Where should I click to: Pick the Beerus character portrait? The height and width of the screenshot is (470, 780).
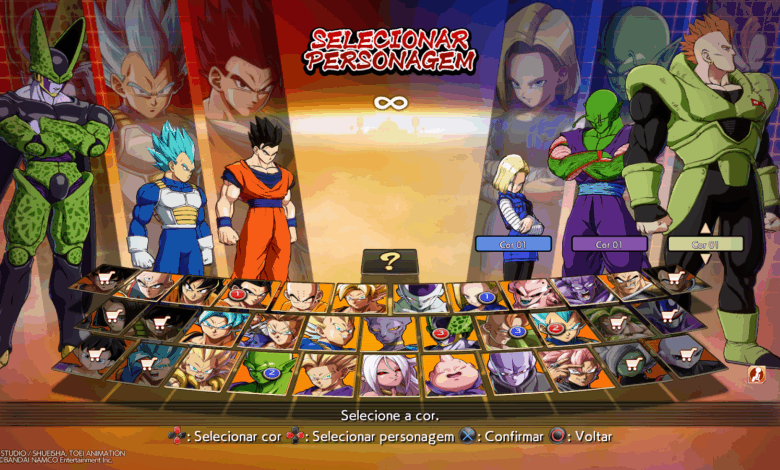[388, 332]
